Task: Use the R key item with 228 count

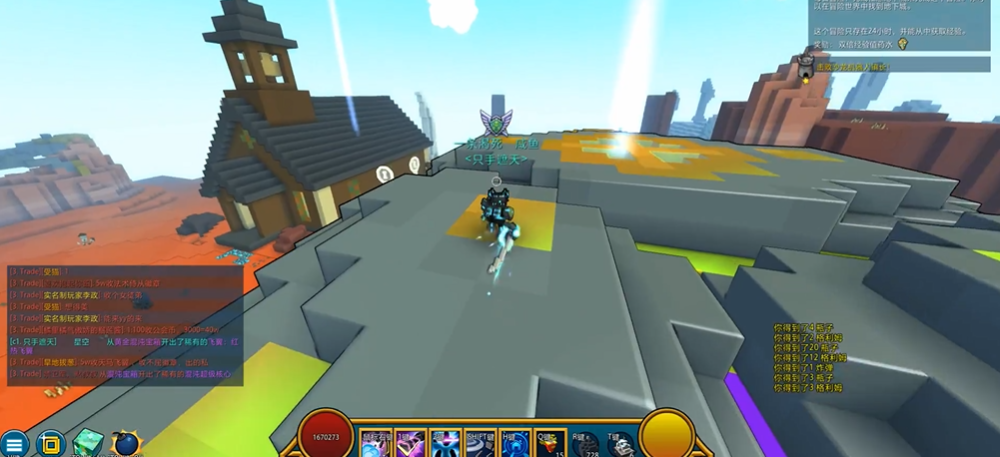Action: tap(585, 444)
